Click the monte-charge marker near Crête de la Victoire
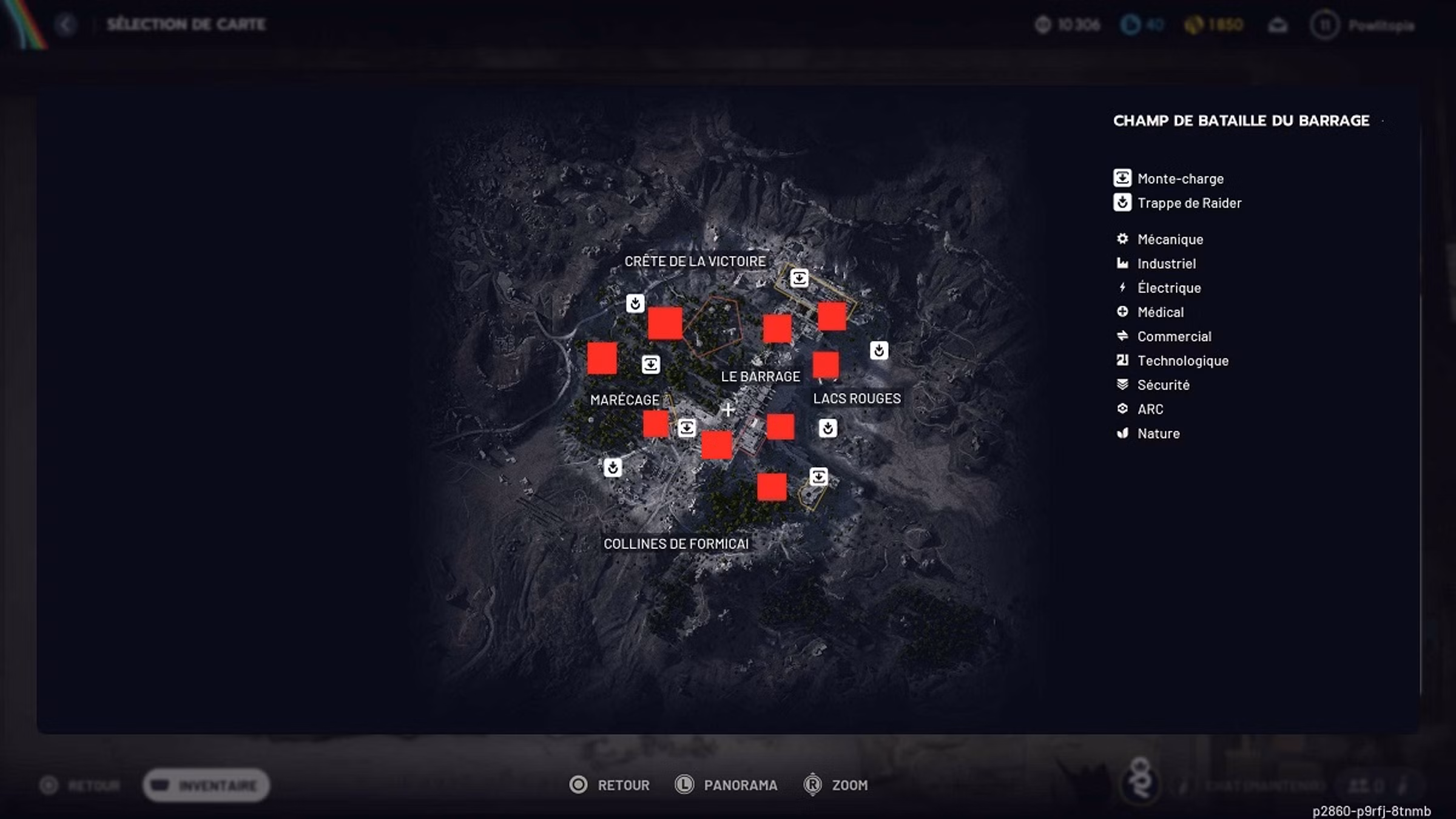The height and width of the screenshot is (819, 1456). 800,277
